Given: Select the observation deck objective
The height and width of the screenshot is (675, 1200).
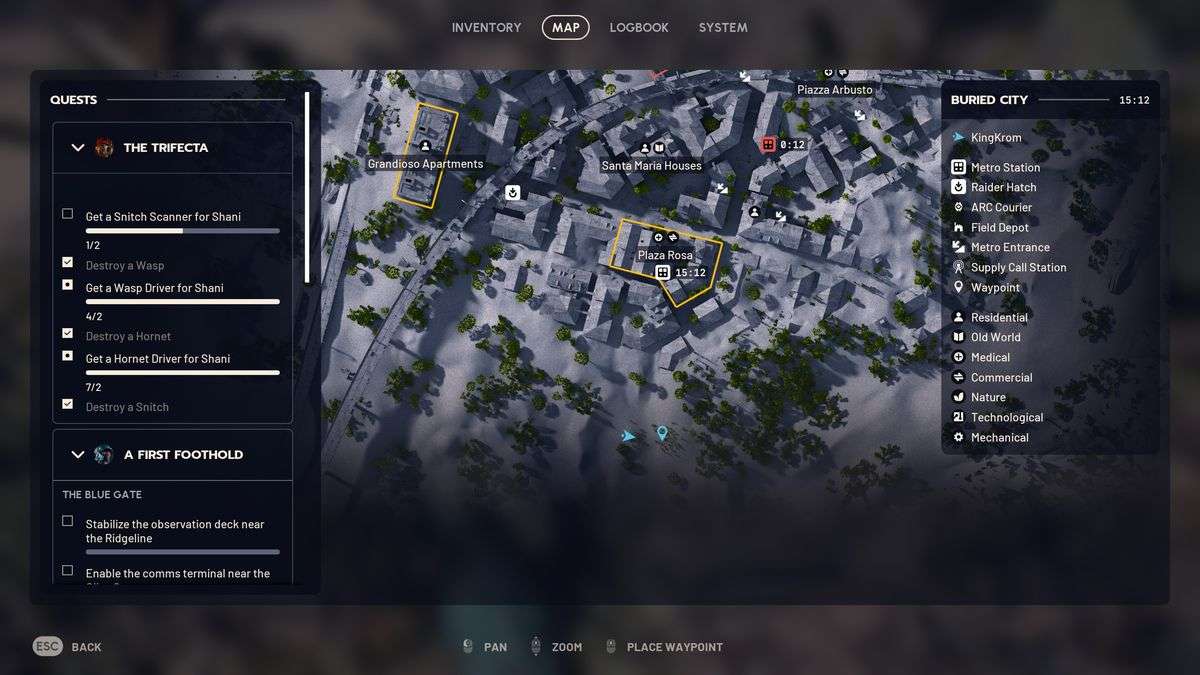Looking at the screenshot, I should 174,531.
